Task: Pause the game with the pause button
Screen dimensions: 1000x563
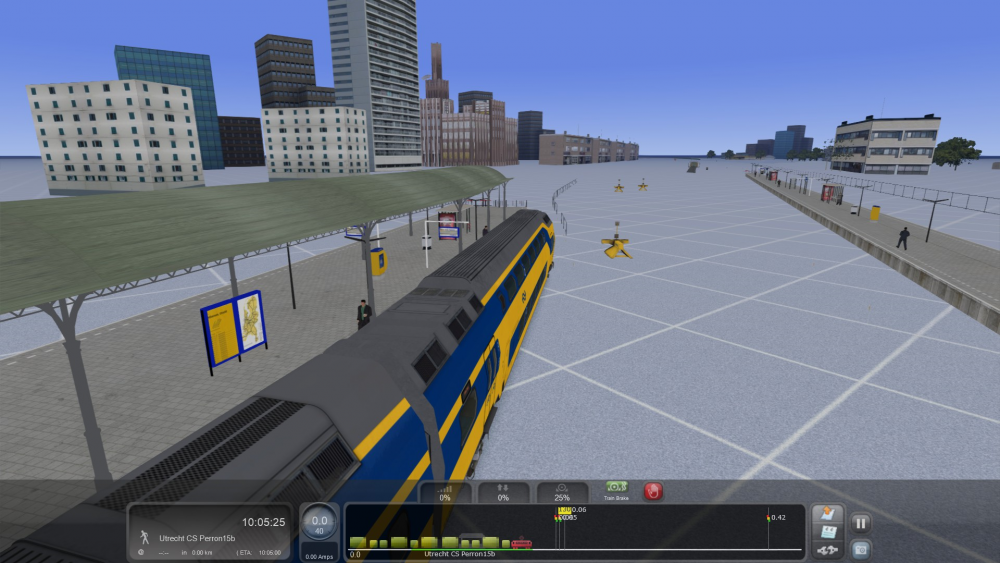Action: 860,522
